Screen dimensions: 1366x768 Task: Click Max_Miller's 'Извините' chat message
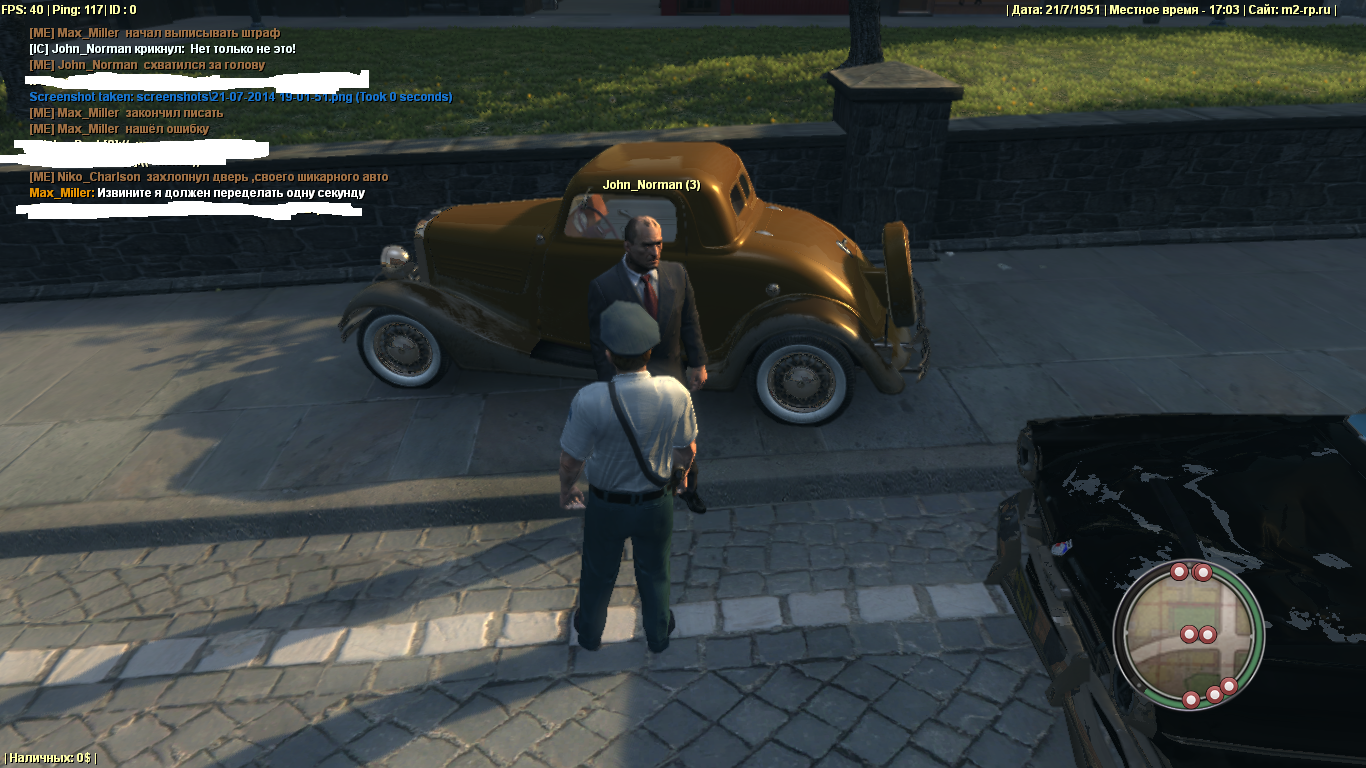click(x=197, y=193)
